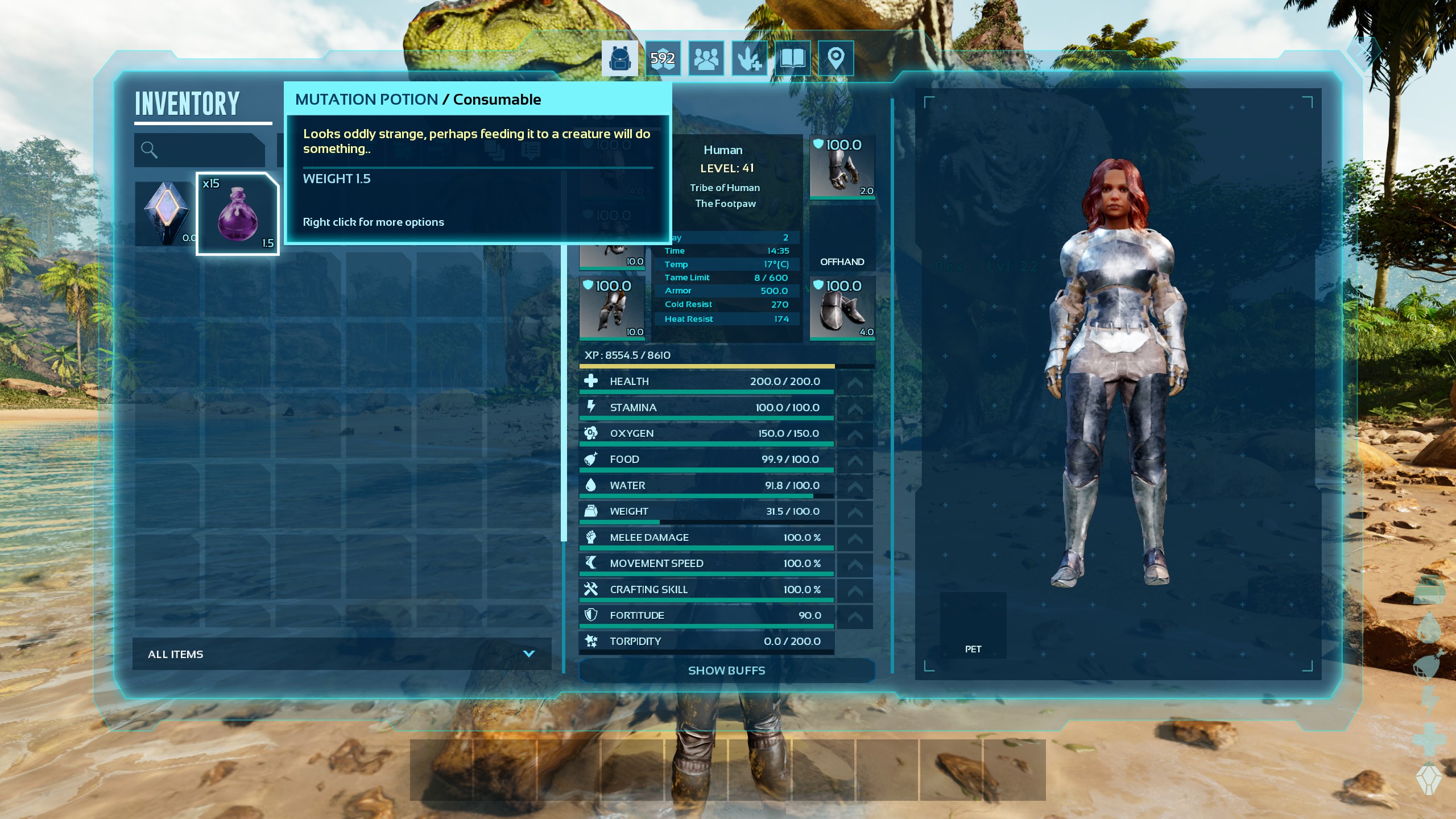Raise the Weight stat level
The width and height of the screenshot is (1456, 819).
tap(855, 512)
